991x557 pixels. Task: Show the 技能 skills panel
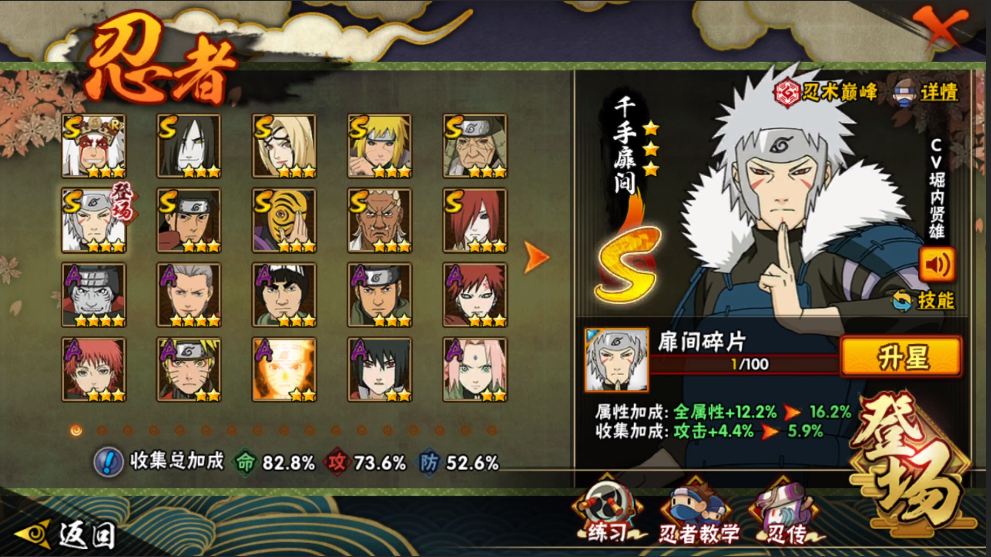click(x=924, y=300)
